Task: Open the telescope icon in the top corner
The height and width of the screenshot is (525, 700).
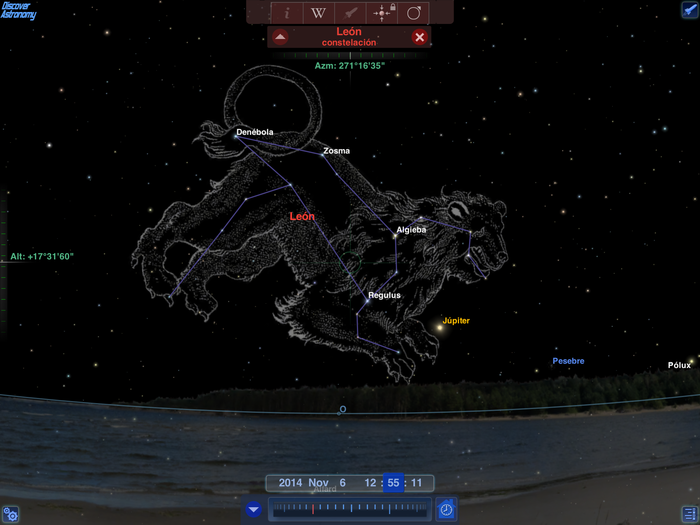Action: tap(689, 10)
